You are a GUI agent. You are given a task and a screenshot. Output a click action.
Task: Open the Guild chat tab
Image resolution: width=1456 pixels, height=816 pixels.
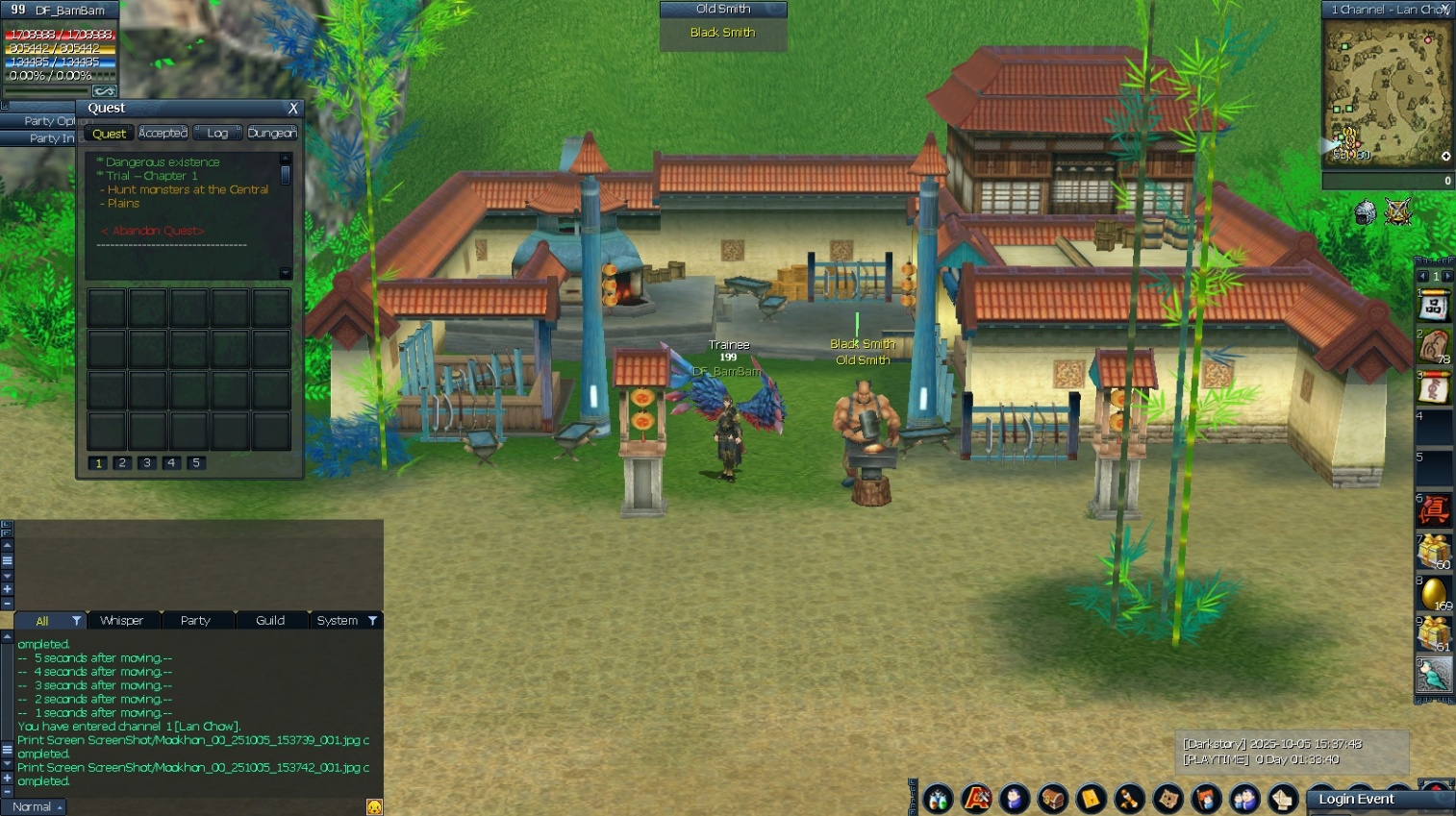[270, 620]
